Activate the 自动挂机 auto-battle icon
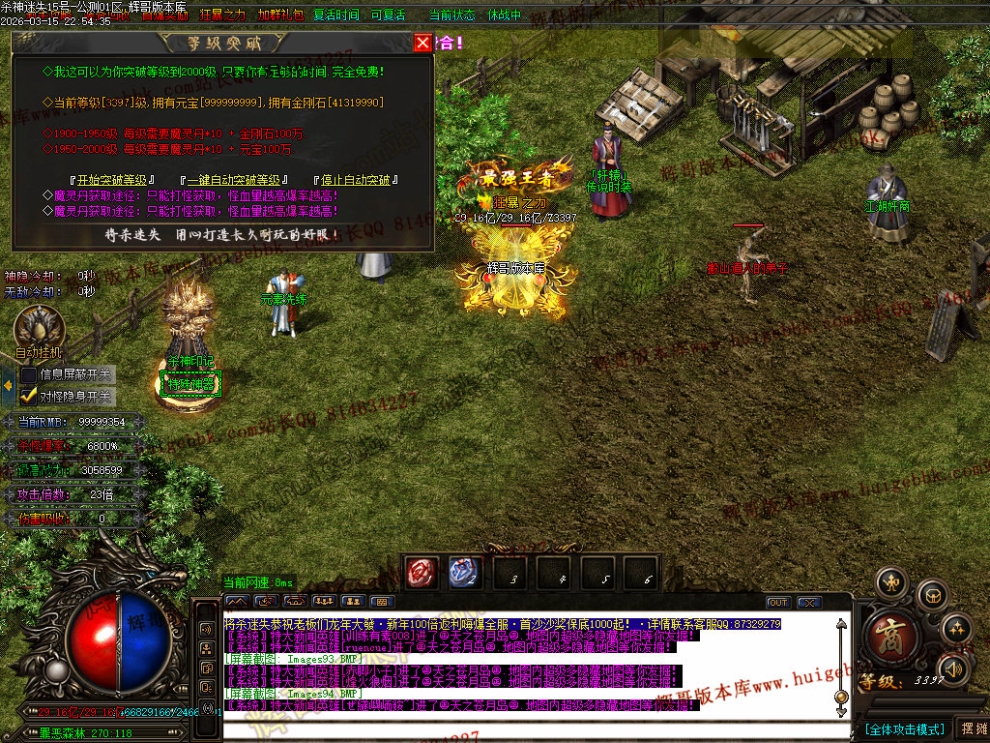This screenshot has width=990, height=743. click(39, 328)
